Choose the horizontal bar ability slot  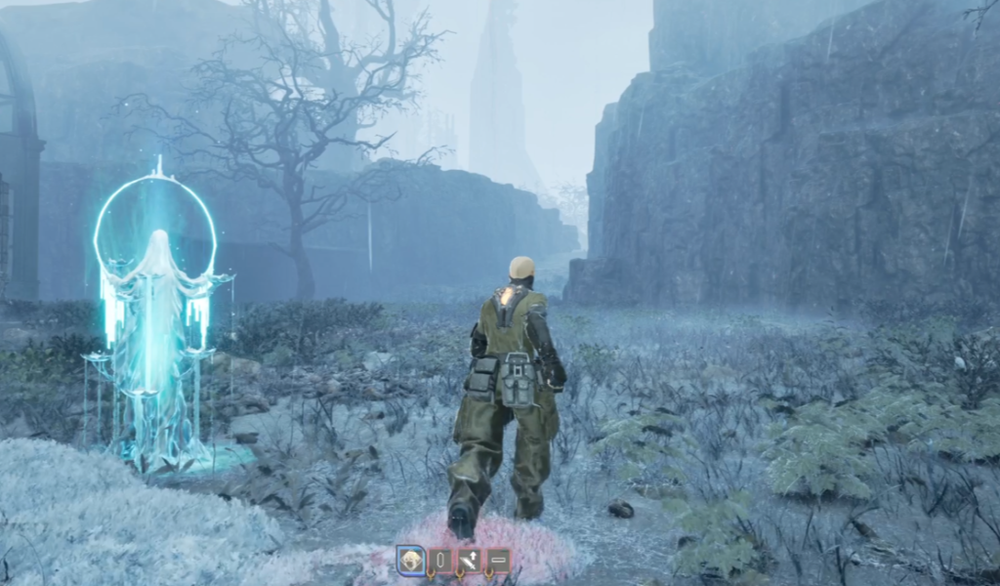(497, 561)
